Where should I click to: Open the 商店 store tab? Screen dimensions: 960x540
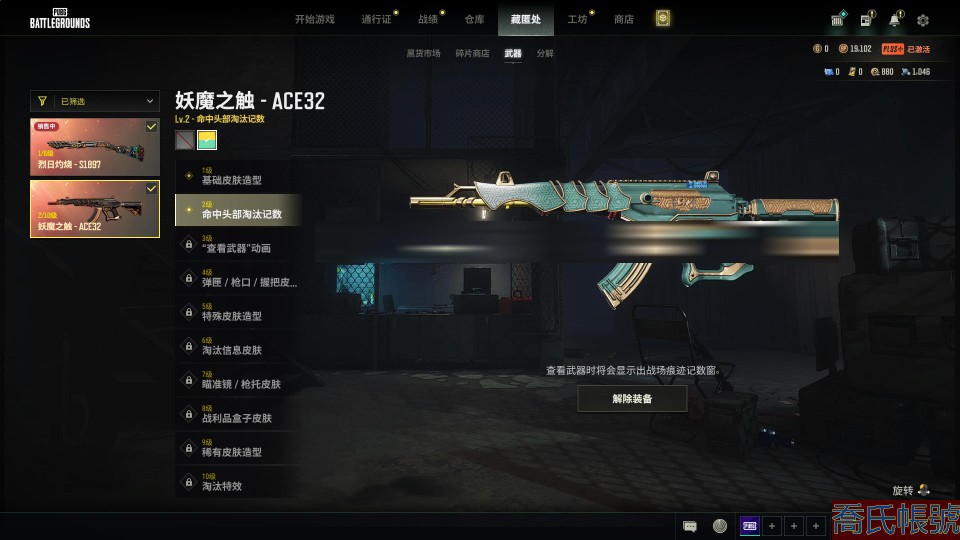click(623, 19)
